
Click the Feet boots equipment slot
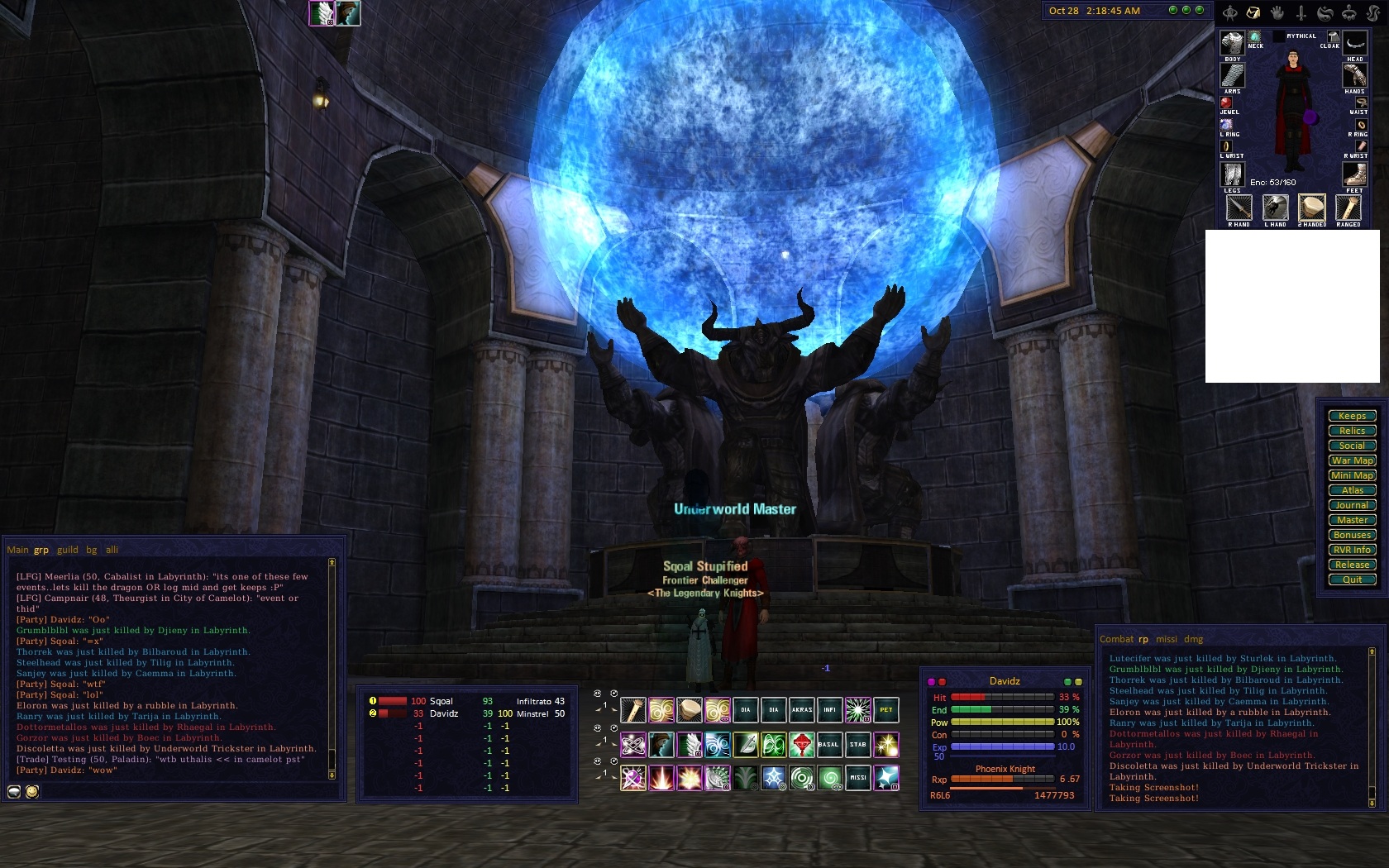(1353, 174)
